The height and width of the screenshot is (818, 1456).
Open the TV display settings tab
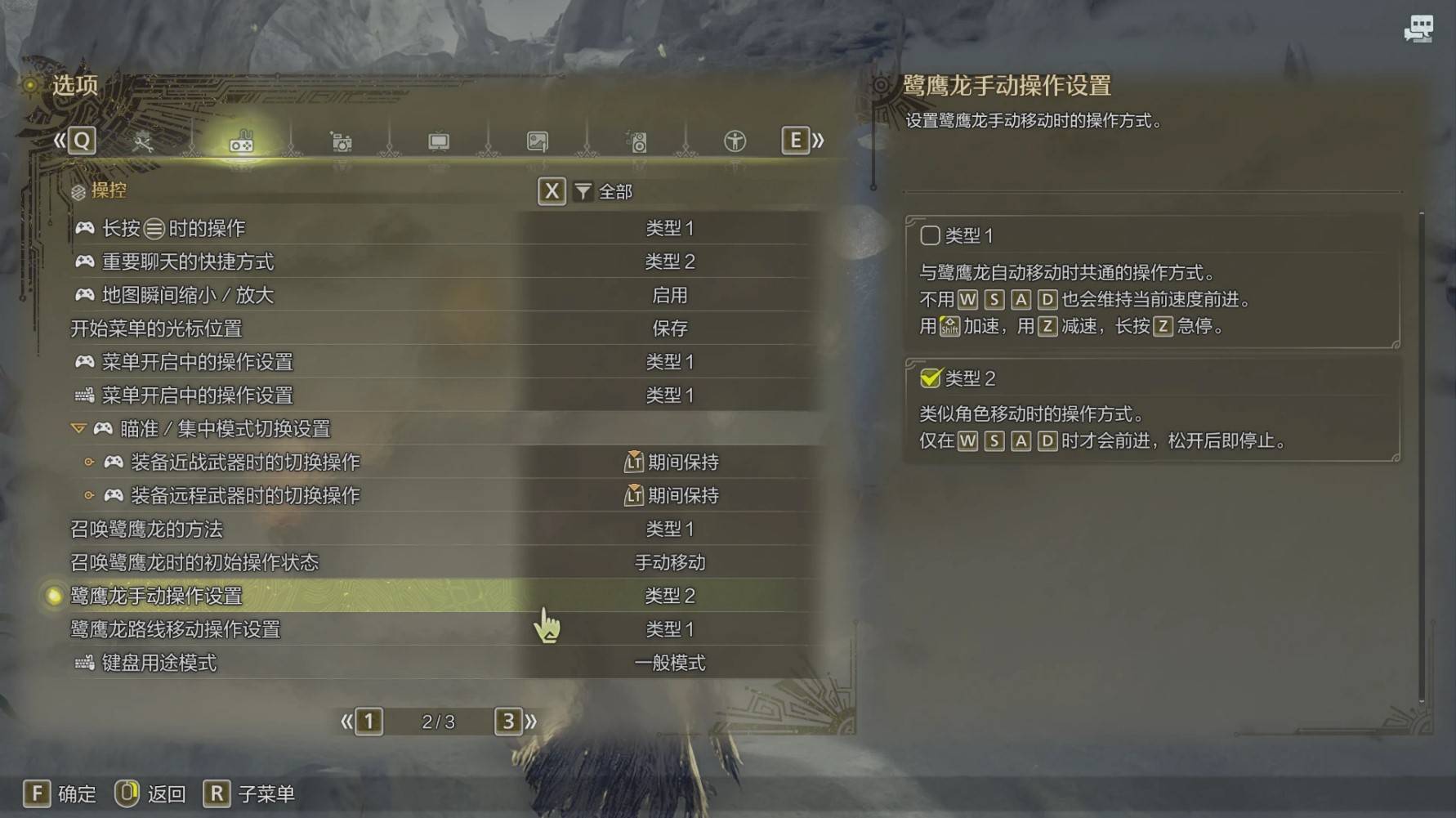pyautogui.click(x=439, y=141)
